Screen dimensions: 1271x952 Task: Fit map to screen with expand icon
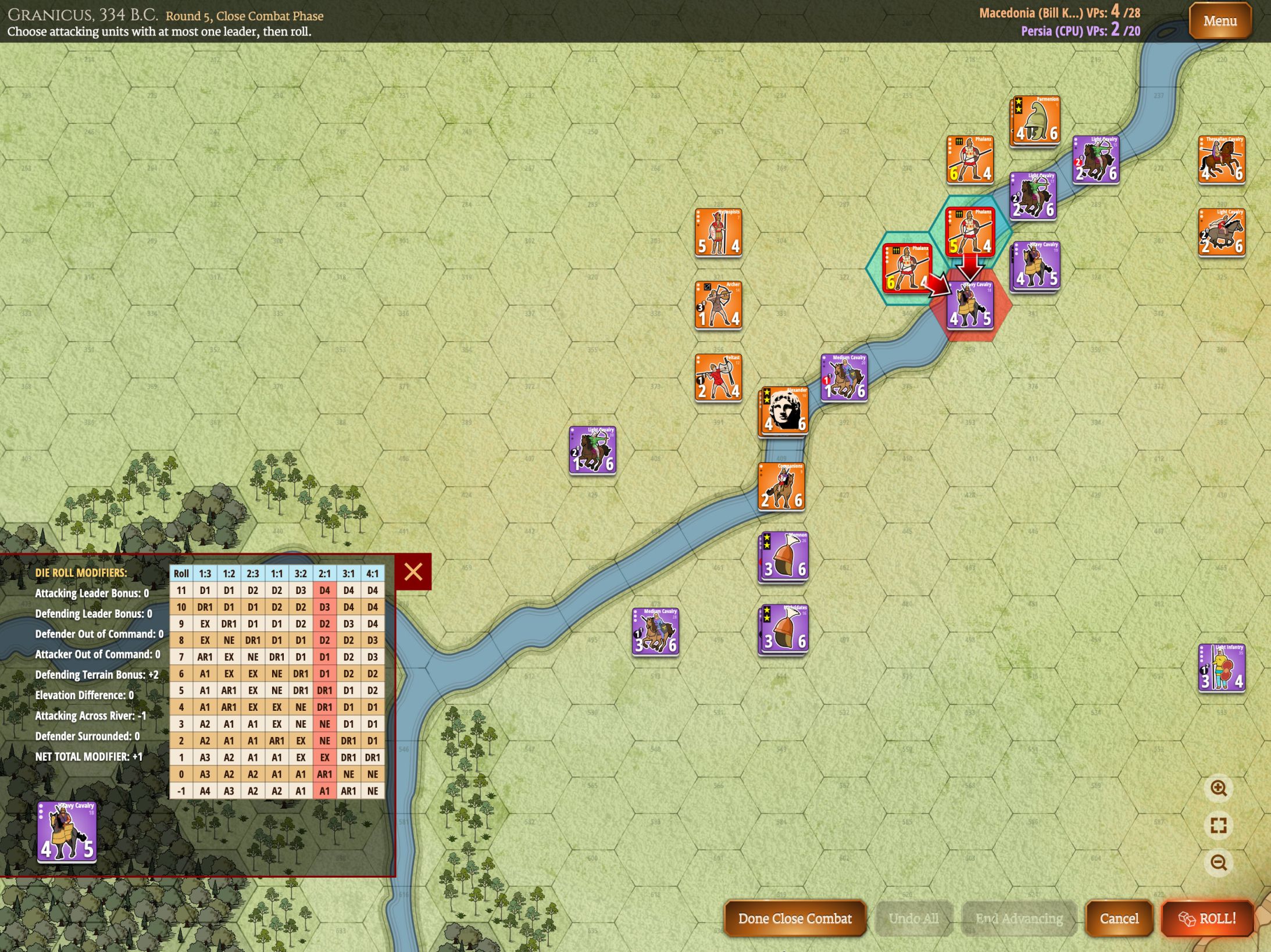point(1219,826)
